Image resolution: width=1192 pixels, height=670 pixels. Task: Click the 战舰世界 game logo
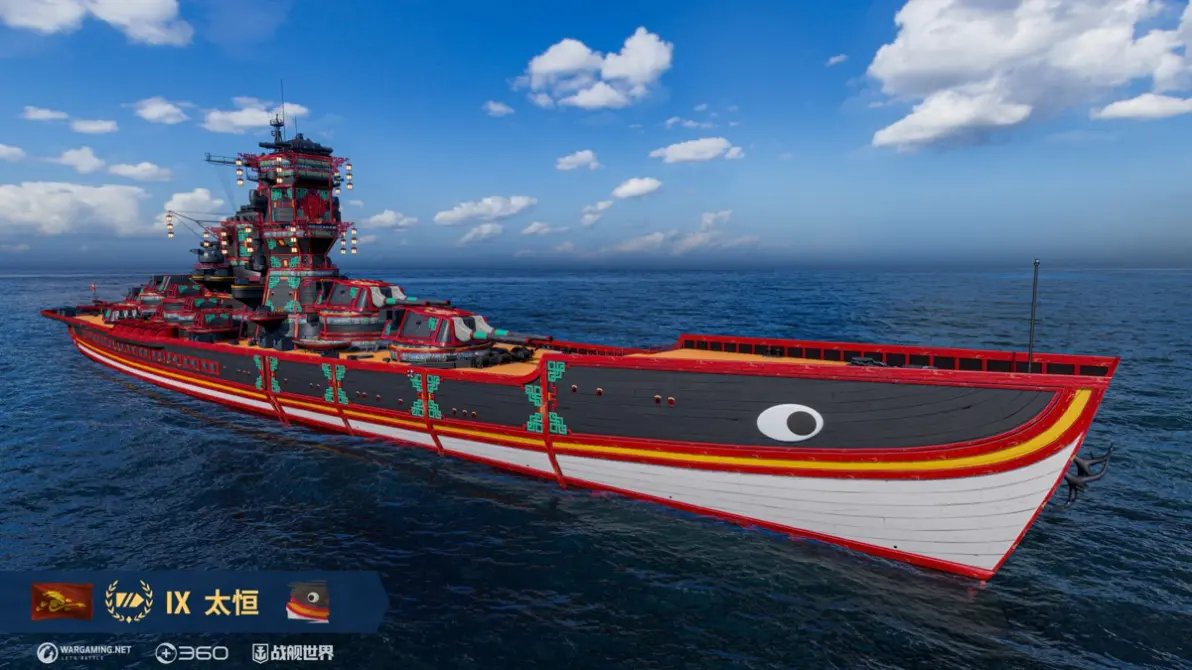[293, 653]
